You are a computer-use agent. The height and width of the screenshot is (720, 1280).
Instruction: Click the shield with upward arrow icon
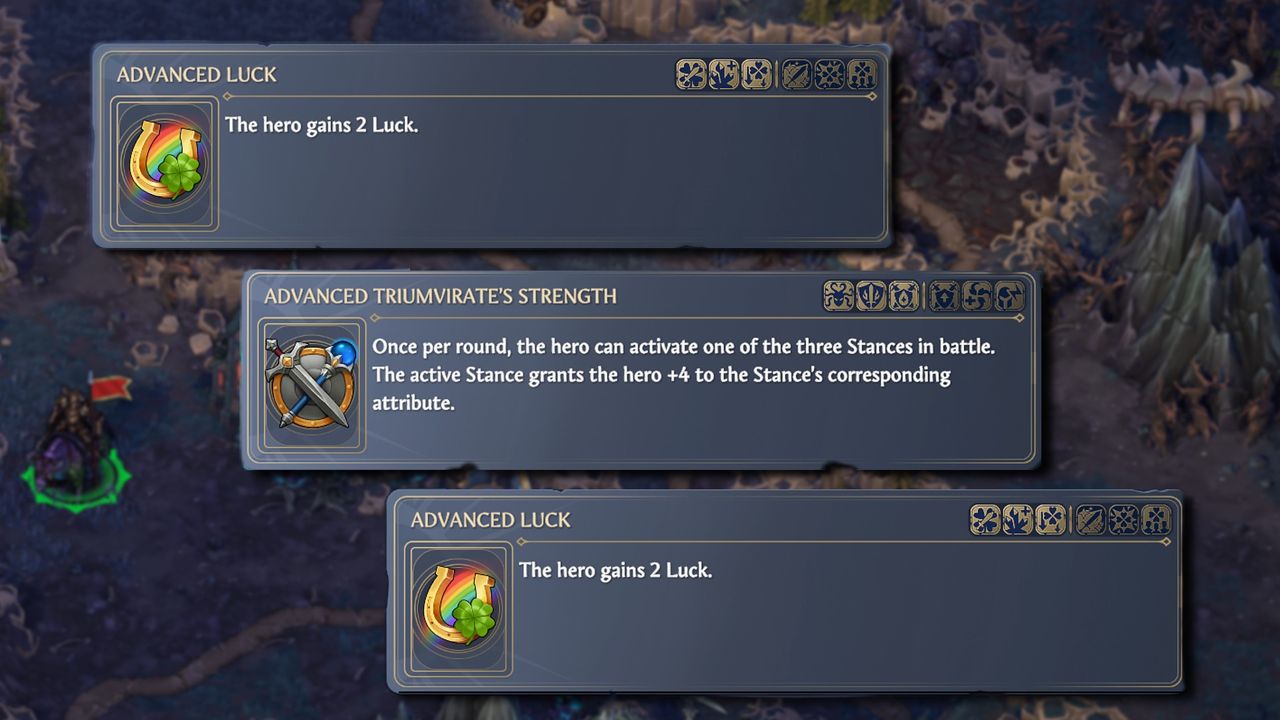point(944,296)
